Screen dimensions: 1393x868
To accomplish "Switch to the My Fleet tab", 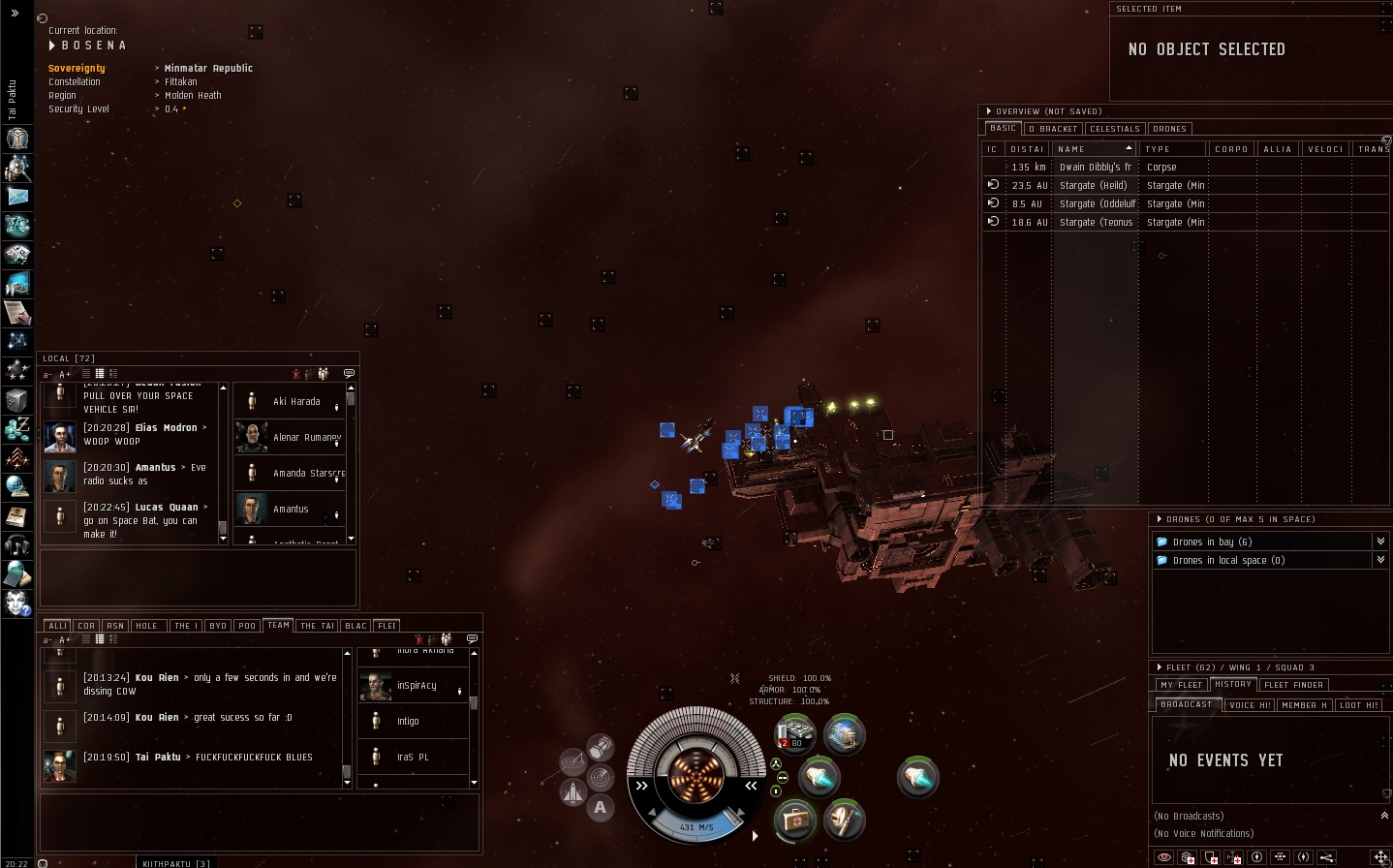I will [x=1181, y=685].
